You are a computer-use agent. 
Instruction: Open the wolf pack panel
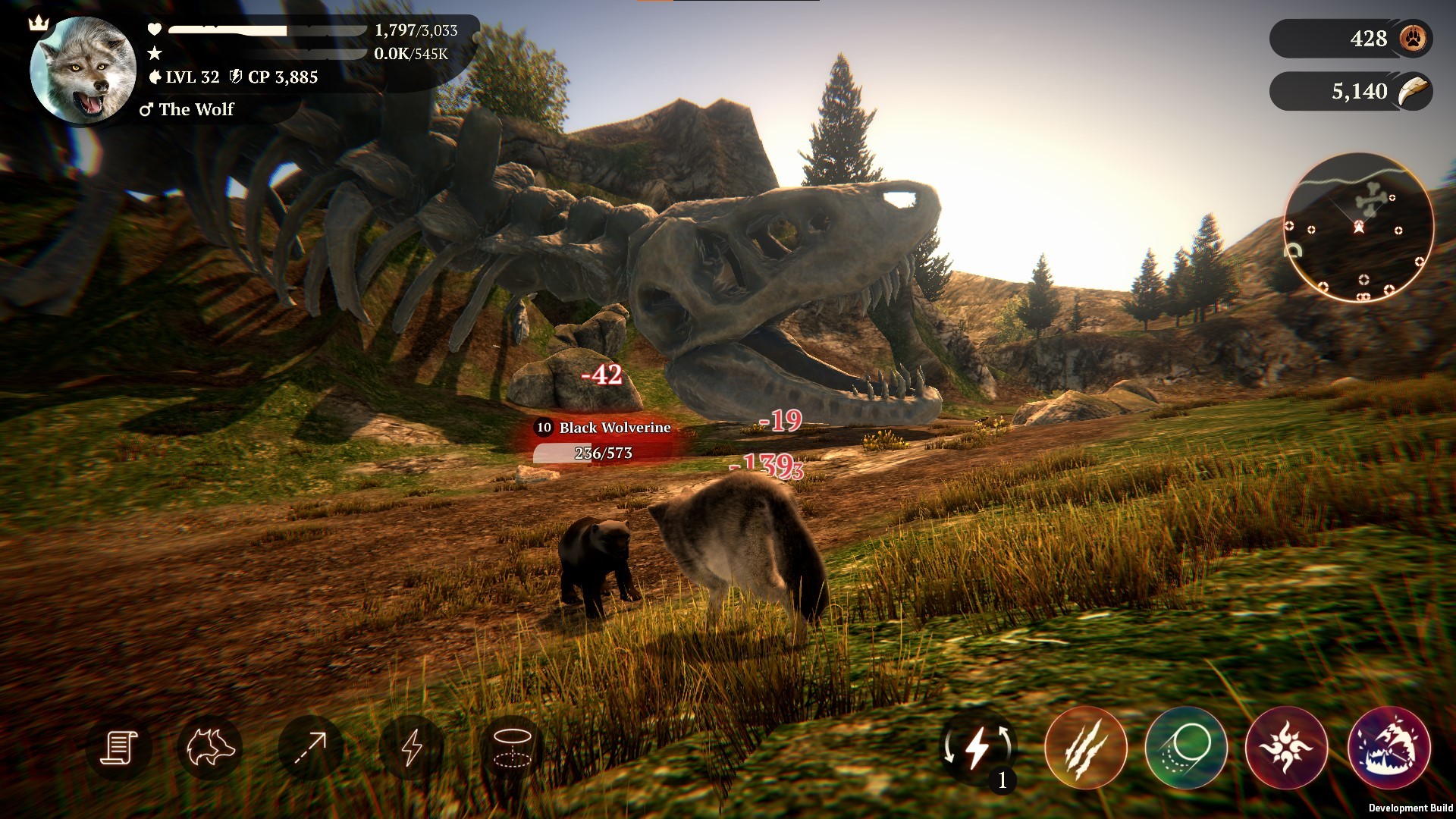pyautogui.click(x=210, y=748)
